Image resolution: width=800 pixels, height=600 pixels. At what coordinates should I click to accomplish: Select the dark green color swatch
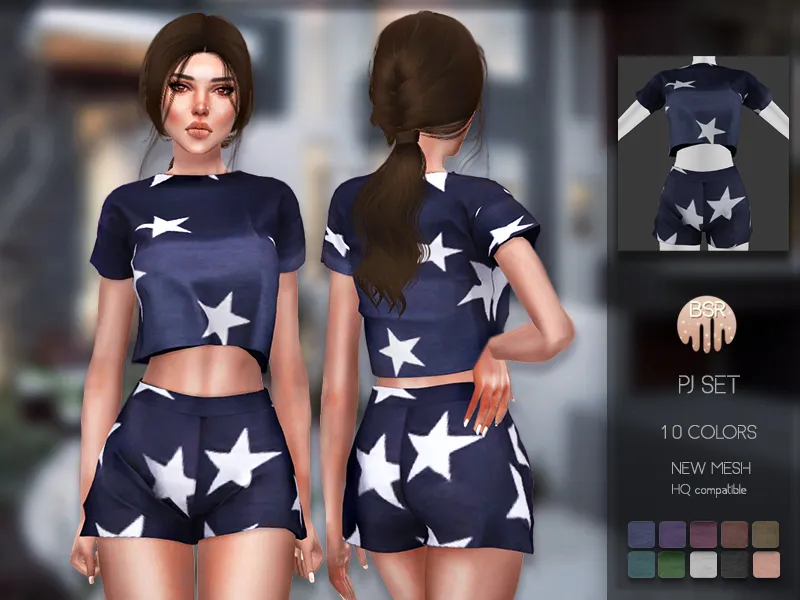coord(673,565)
